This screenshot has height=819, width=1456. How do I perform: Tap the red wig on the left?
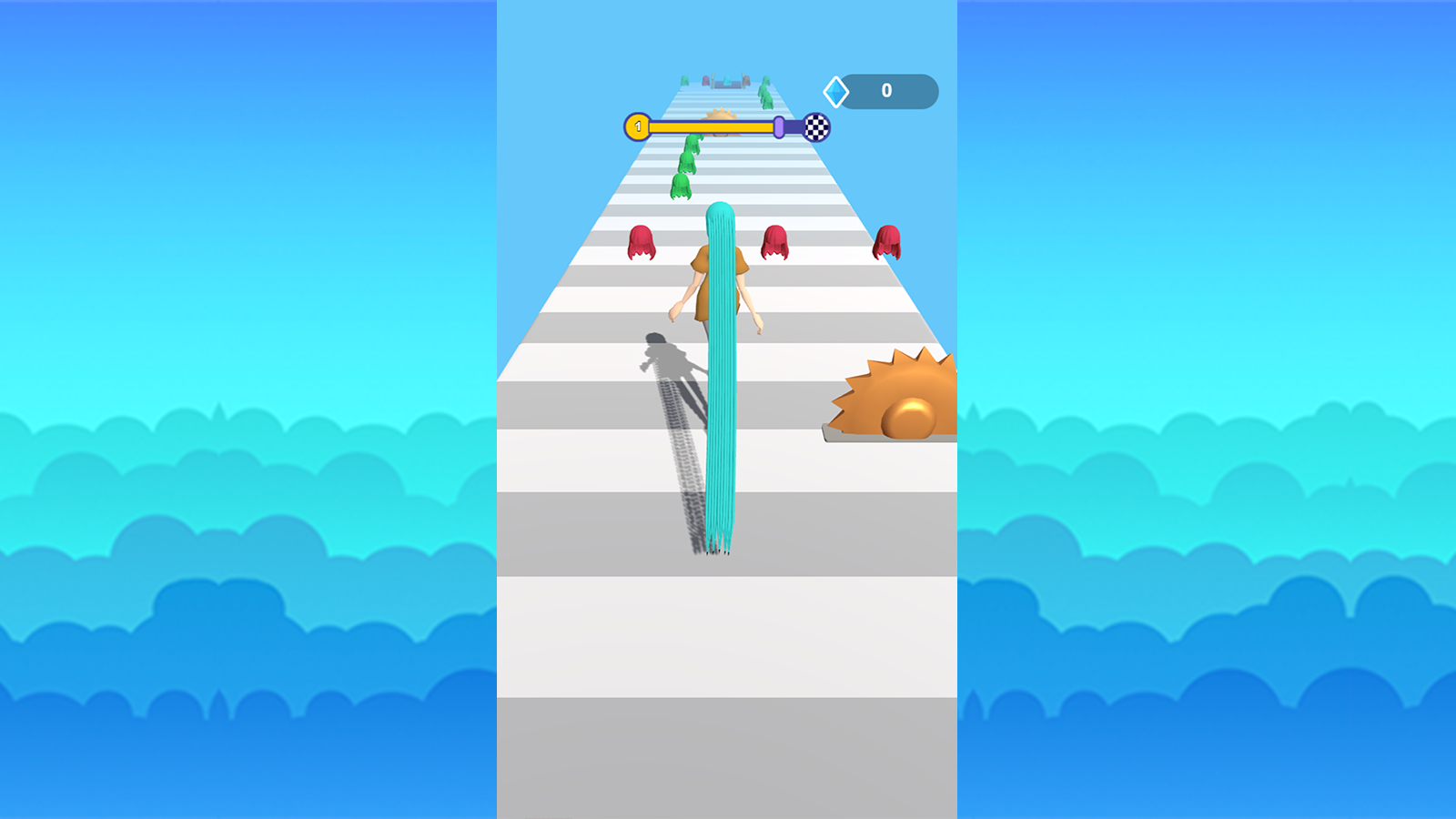coord(640,241)
